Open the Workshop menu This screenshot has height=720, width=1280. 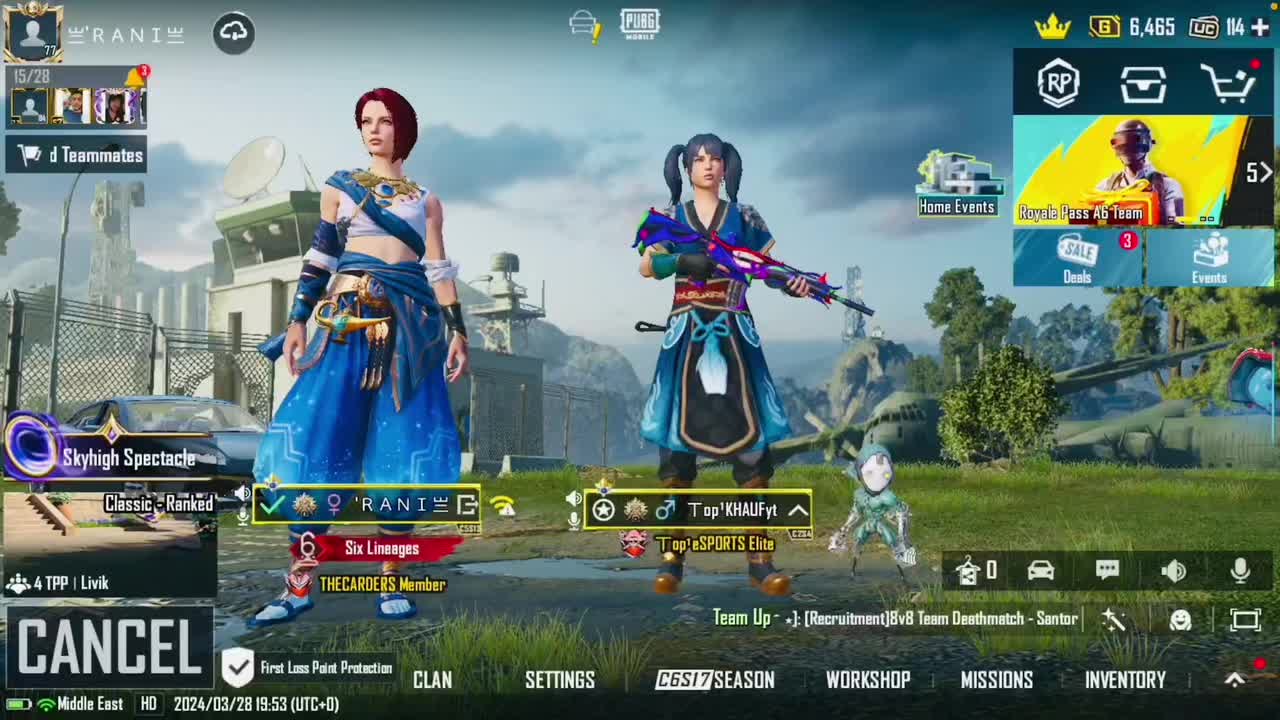point(867,680)
